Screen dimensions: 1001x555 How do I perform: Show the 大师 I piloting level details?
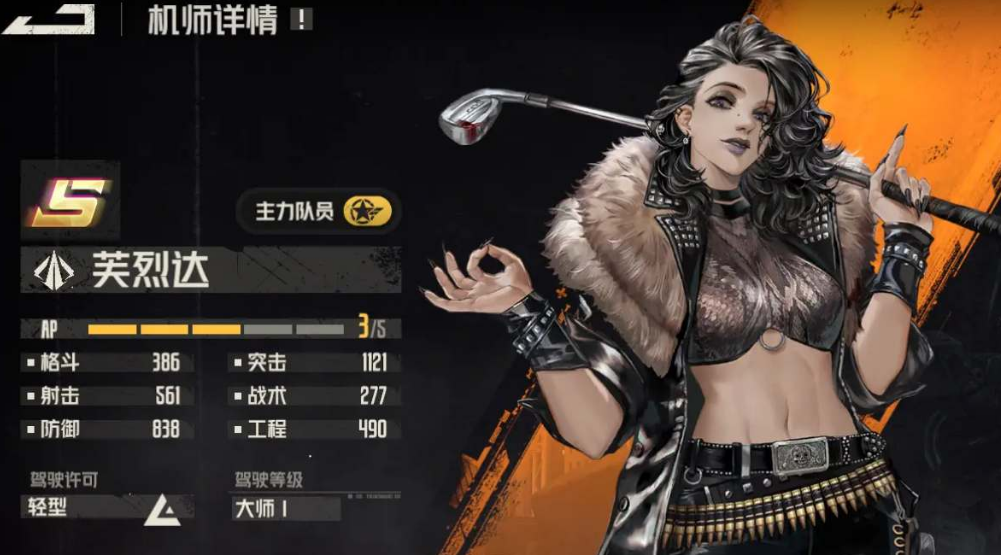coord(285,508)
